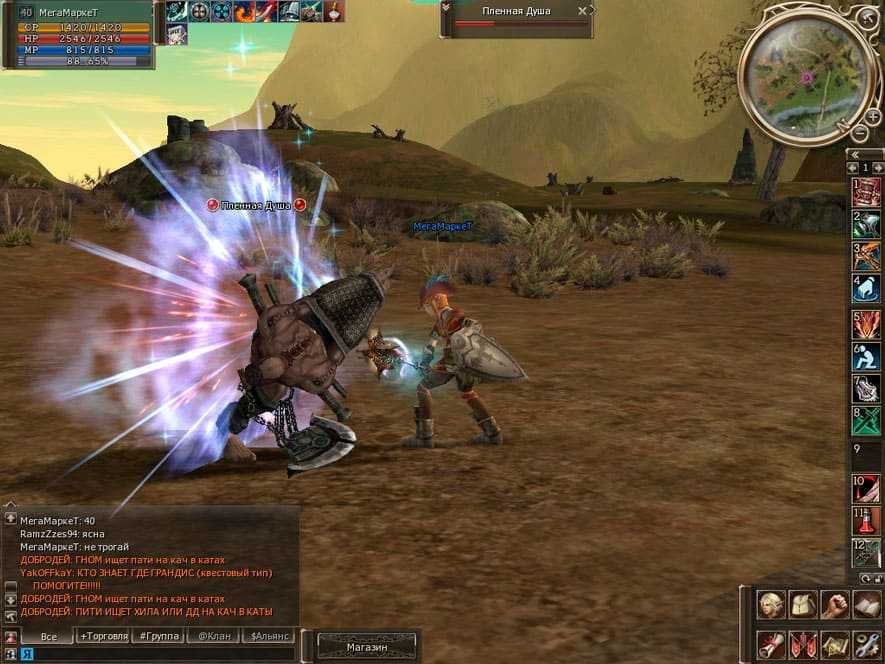Open the actions fist icon
Screen dimensions: 885x664
click(x=834, y=604)
